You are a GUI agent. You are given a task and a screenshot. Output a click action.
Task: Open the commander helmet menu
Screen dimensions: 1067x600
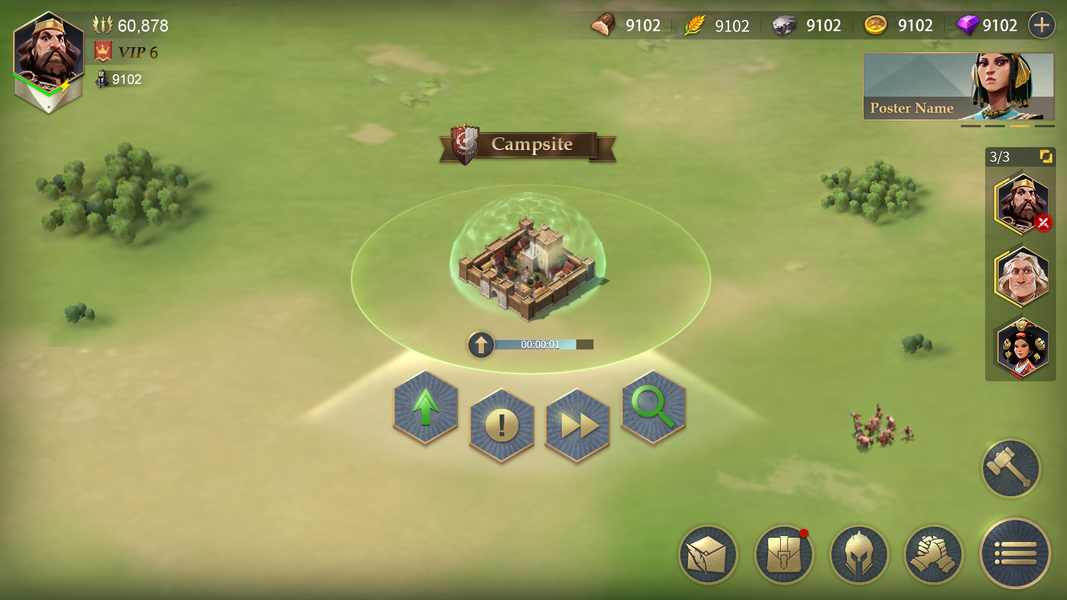[859, 555]
